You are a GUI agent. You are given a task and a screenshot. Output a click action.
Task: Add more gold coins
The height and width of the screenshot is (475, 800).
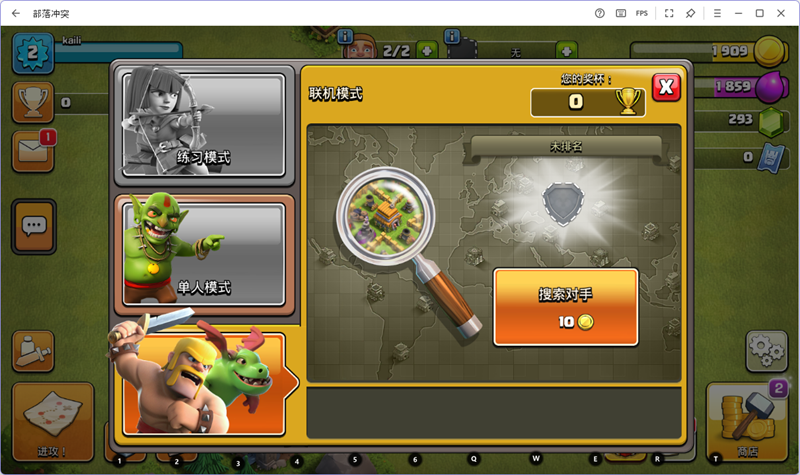(770, 50)
